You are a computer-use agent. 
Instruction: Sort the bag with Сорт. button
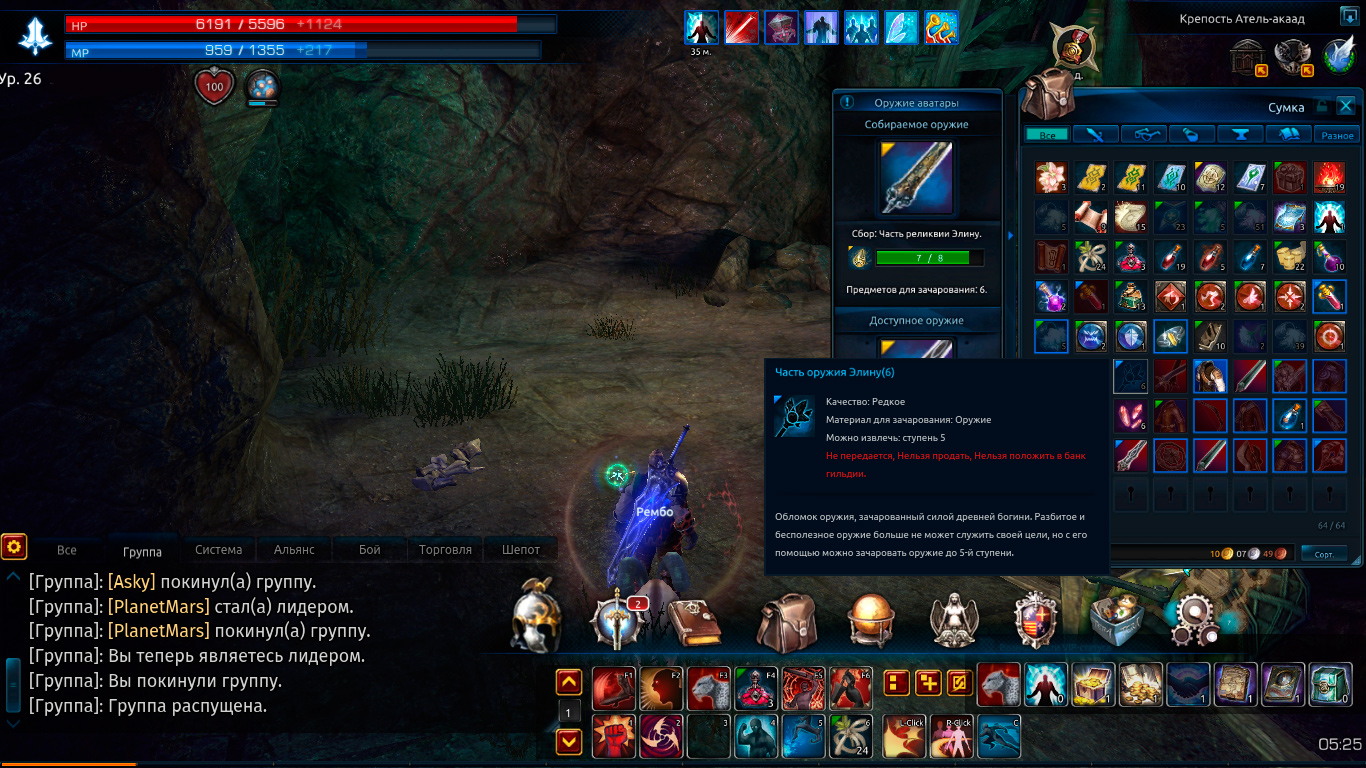1324,553
